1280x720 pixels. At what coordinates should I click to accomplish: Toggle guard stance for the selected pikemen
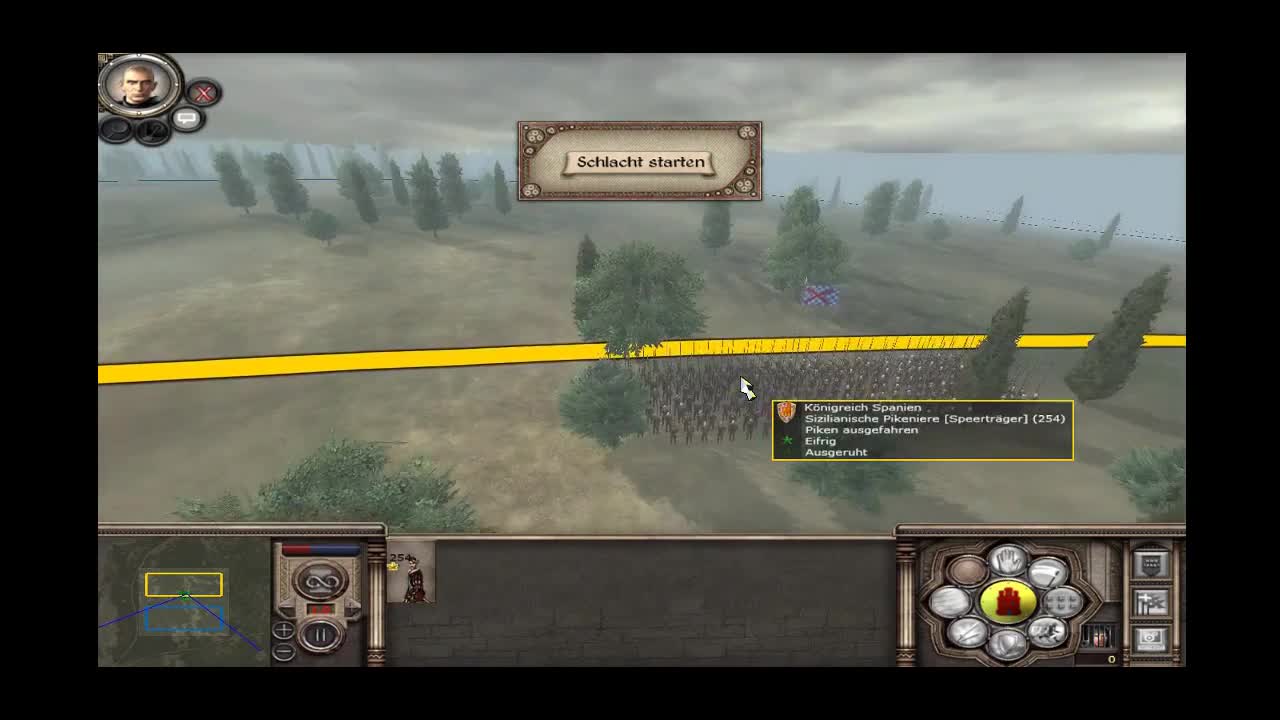1007,643
